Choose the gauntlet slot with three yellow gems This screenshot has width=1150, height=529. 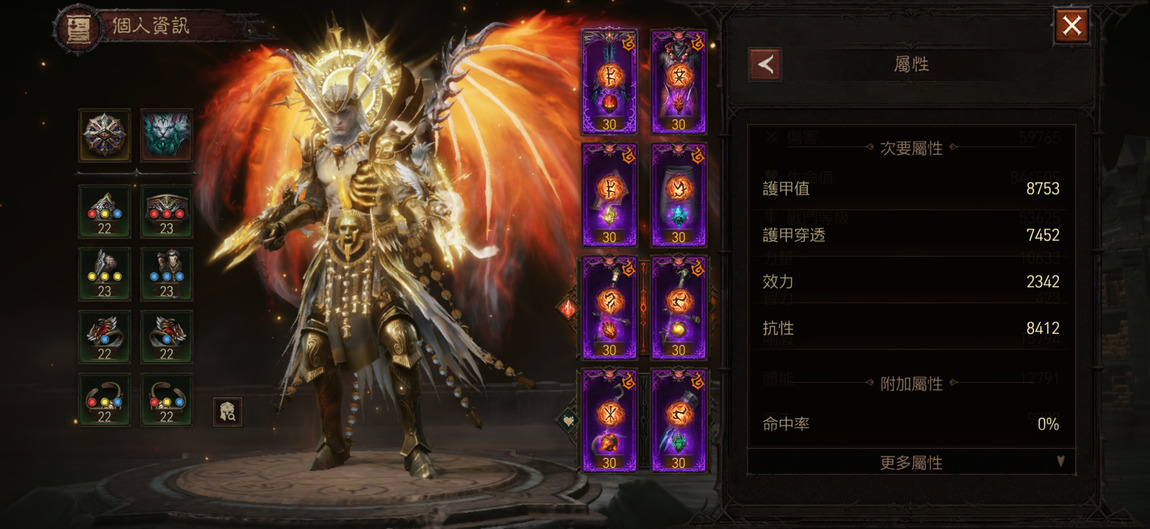pos(104,273)
